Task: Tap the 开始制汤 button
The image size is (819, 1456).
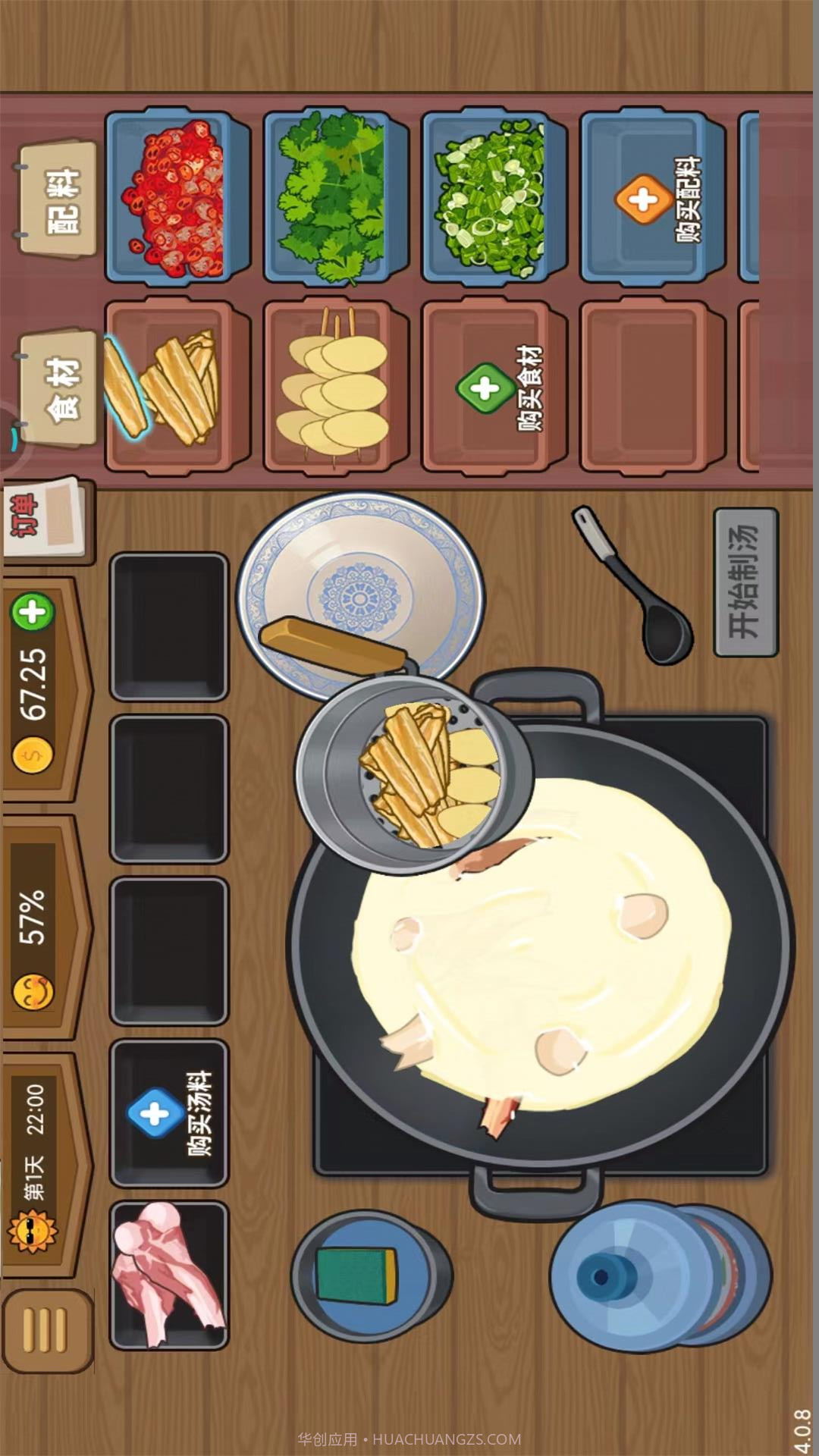Action: point(746,582)
